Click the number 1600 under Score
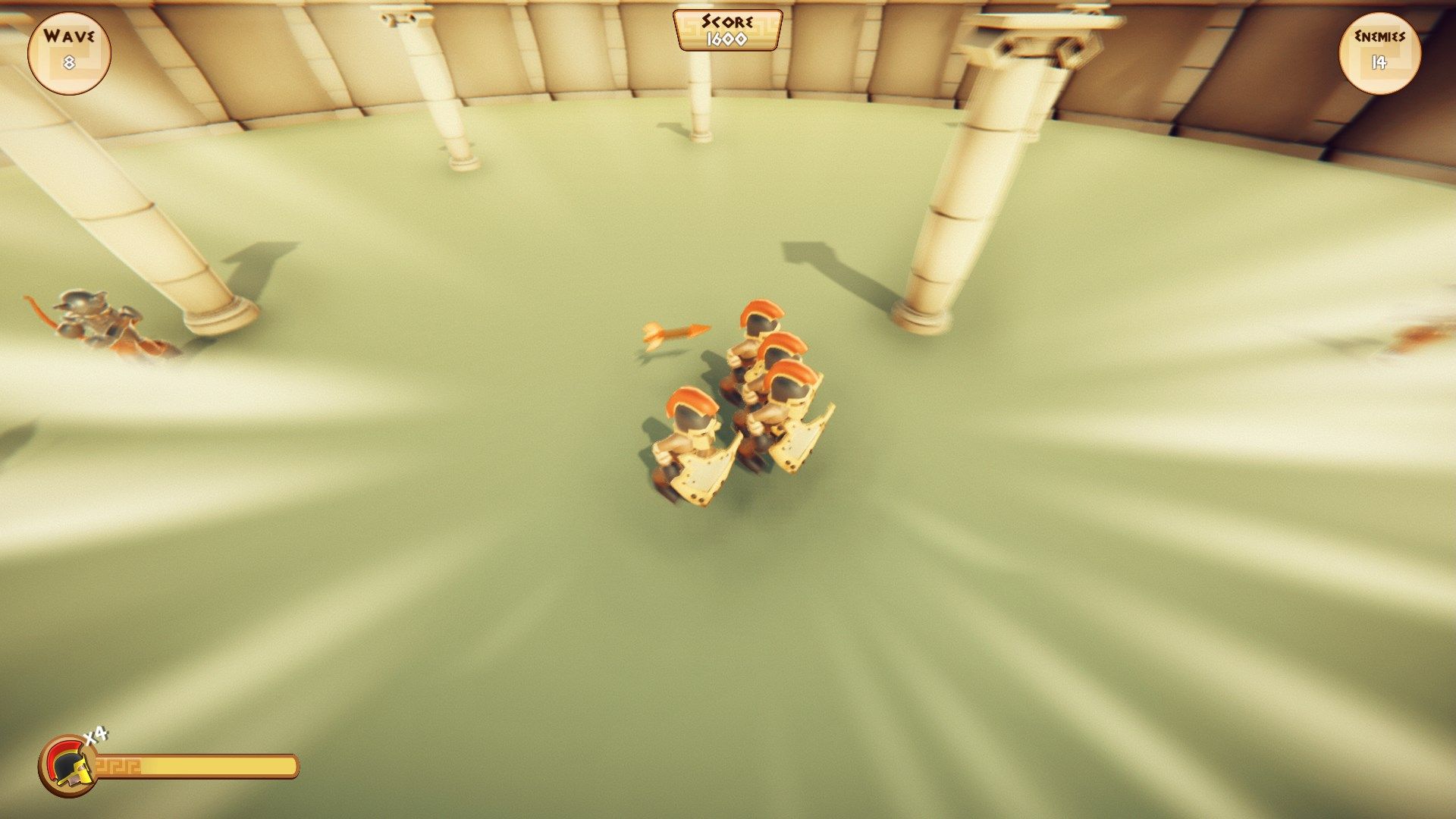 tap(726, 38)
